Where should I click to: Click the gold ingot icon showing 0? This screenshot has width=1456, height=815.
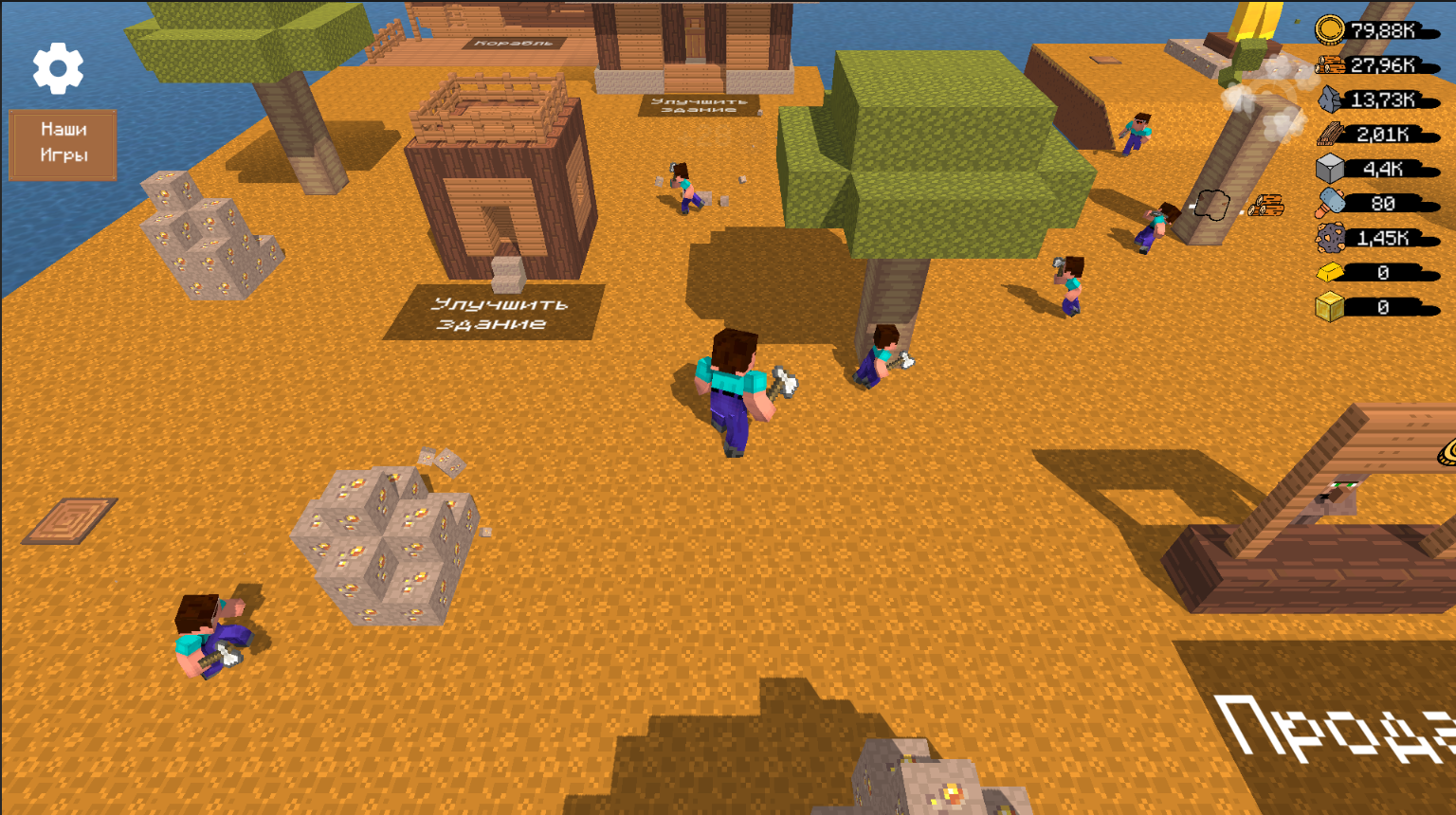1332,273
